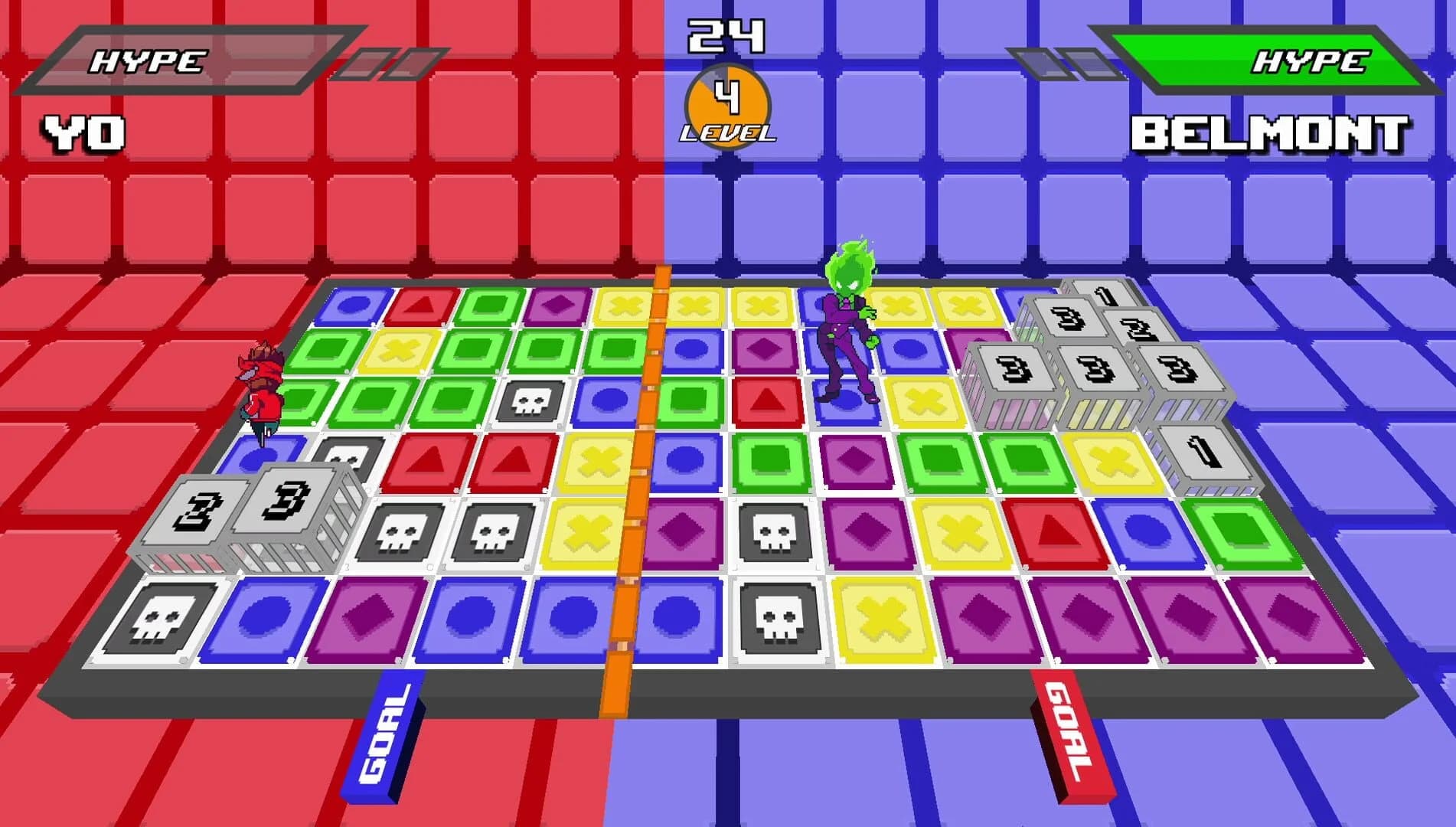This screenshot has width=1456, height=827.
Task: Select the skull tile near the left goal
Action: 165,616
